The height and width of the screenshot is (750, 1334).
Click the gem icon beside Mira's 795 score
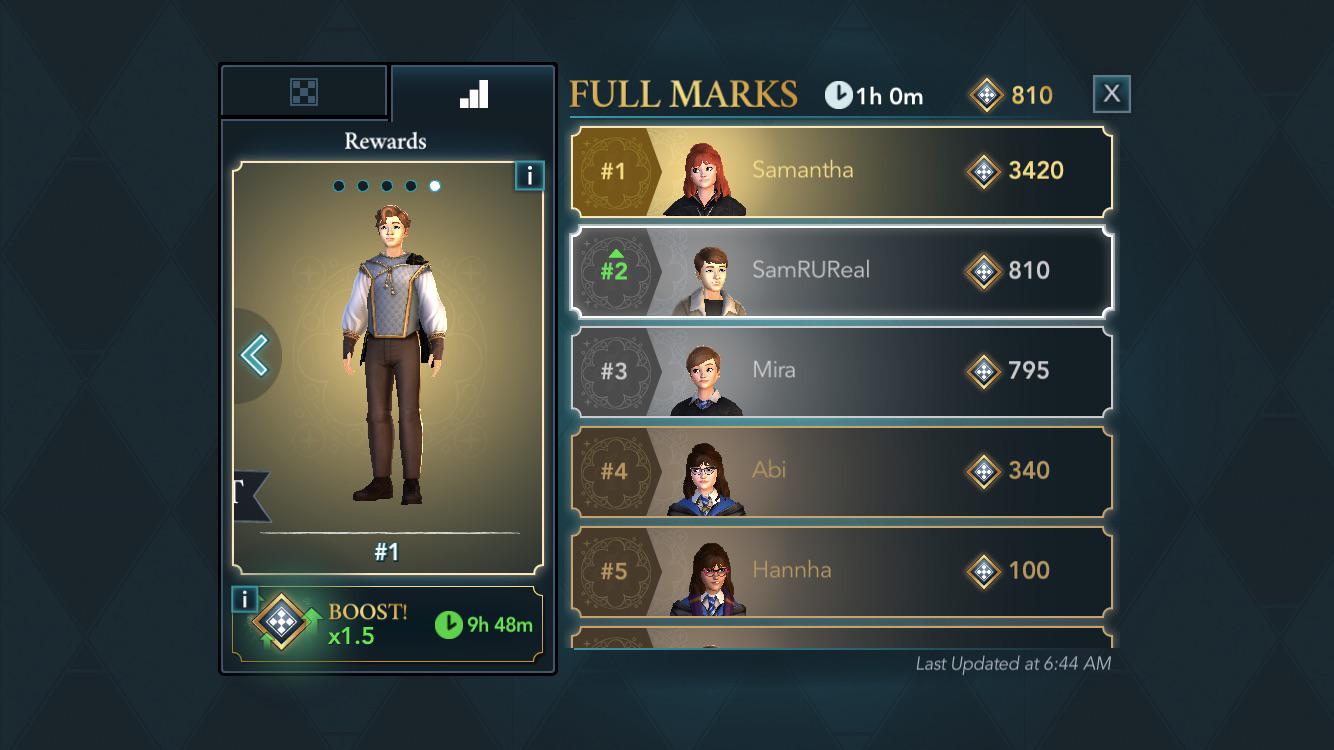[x=984, y=371]
